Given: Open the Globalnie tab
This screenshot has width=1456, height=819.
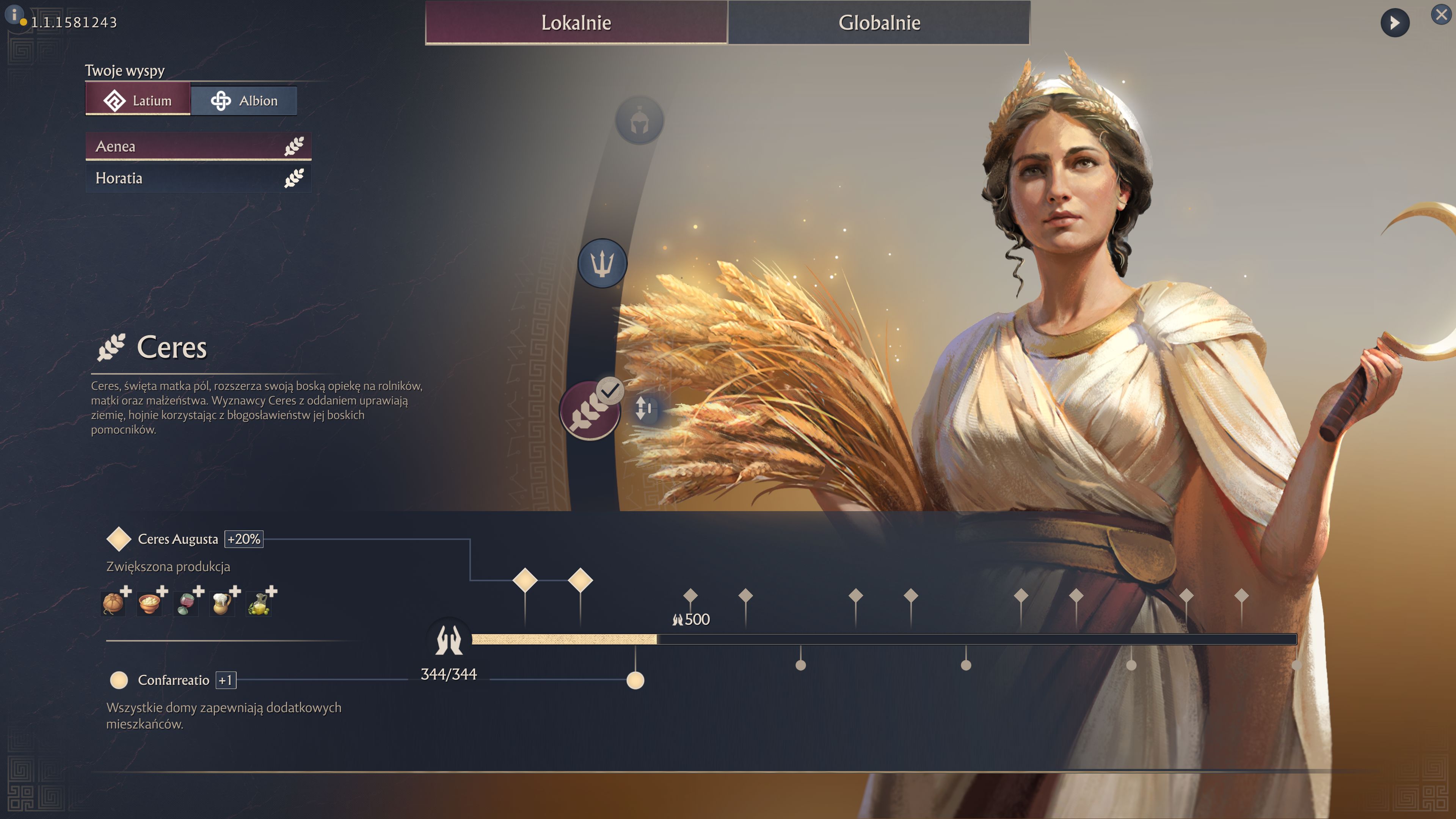Looking at the screenshot, I should [879, 23].
